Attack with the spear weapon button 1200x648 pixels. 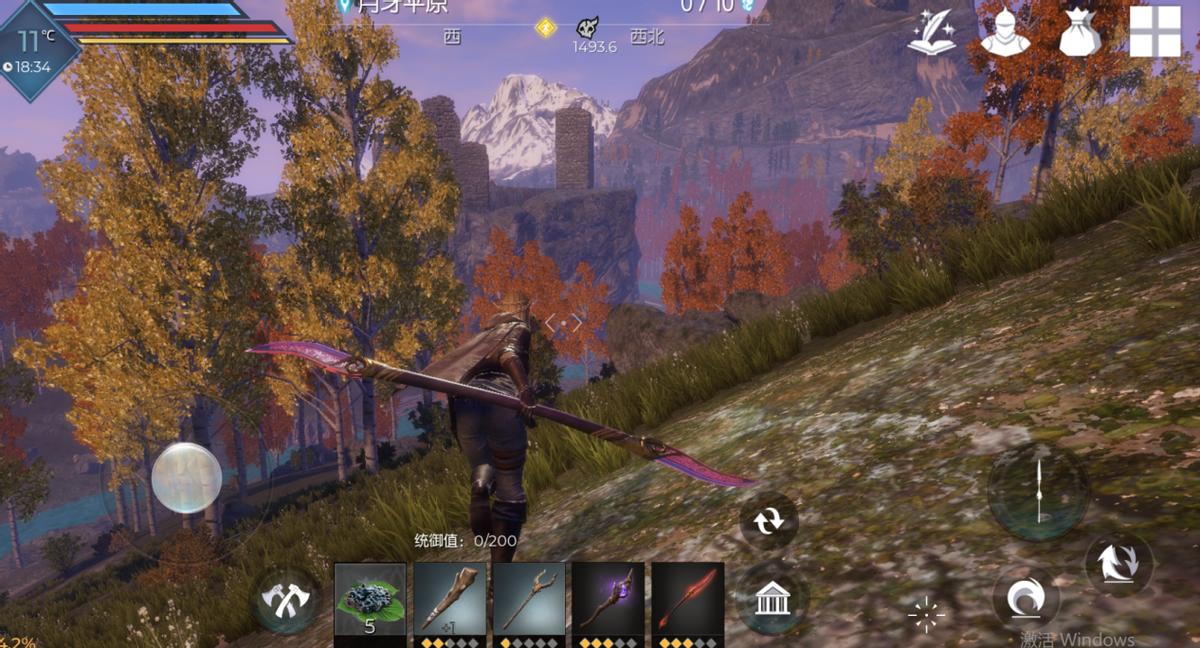coord(1038,490)
